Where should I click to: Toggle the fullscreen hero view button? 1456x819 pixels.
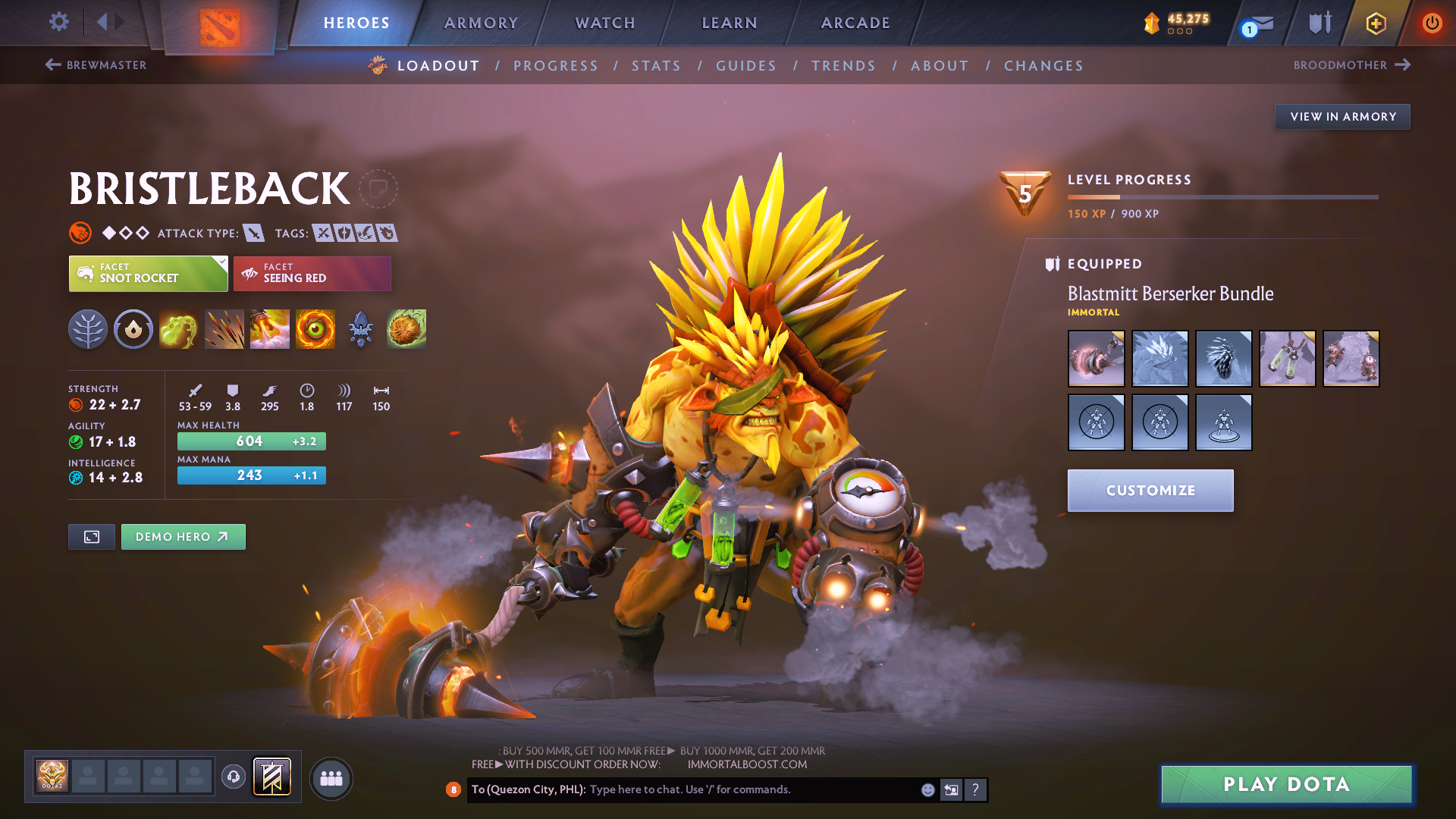[92, 537]
